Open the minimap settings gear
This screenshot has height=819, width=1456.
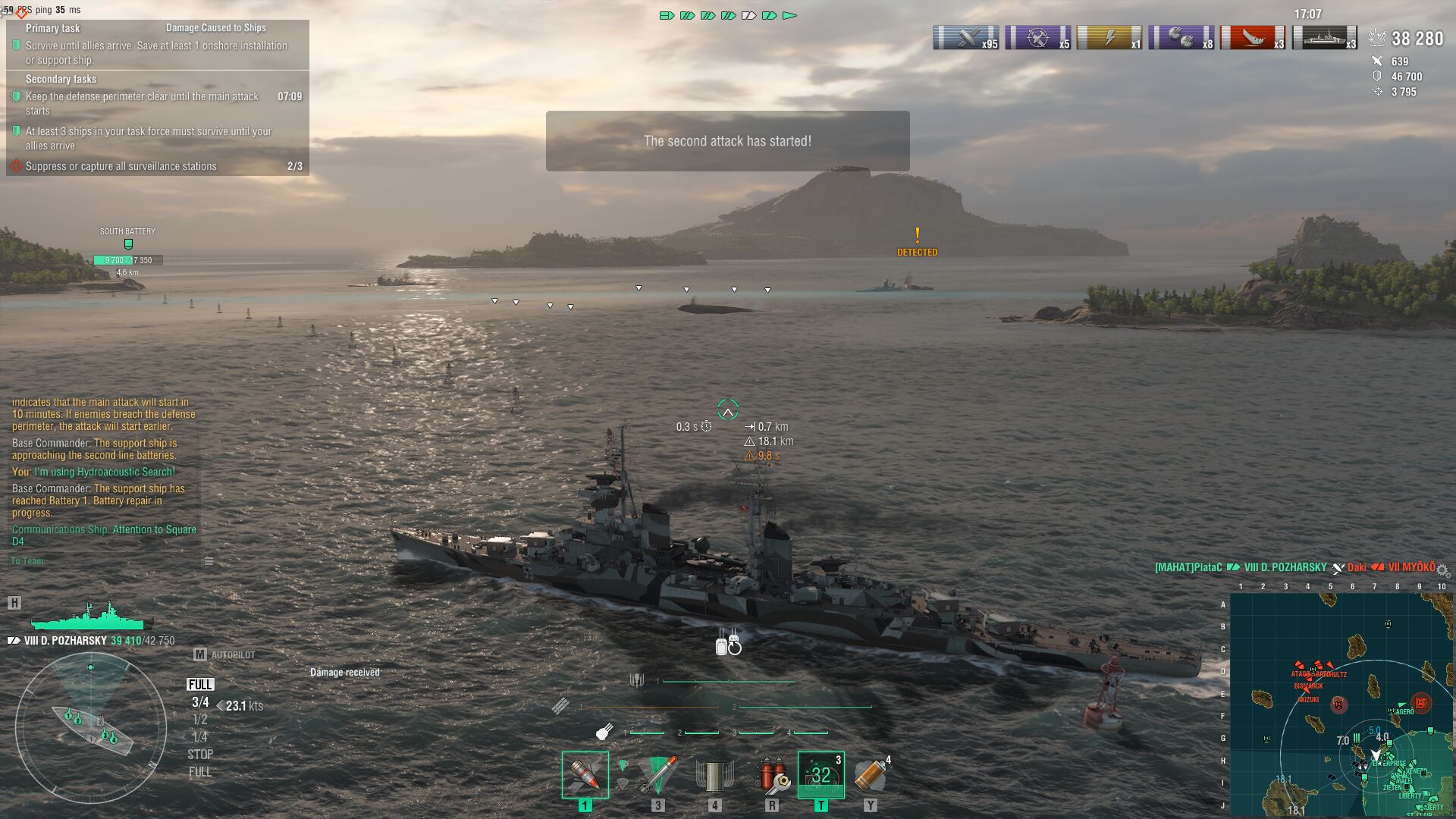click(x=1443, y=570)
